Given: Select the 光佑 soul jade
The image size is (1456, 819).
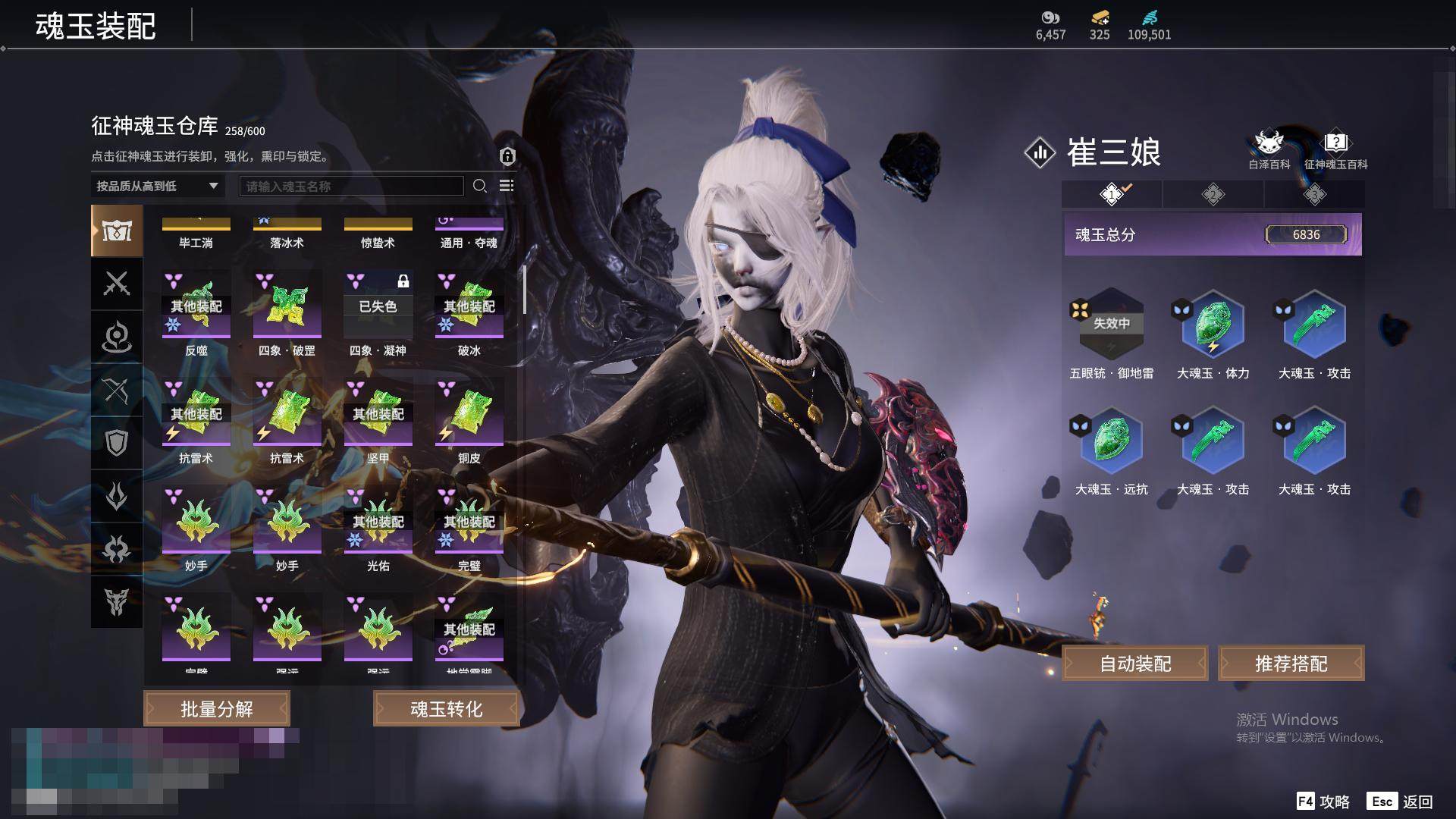Looking at the screenshot, I should [x=378, y=521].
